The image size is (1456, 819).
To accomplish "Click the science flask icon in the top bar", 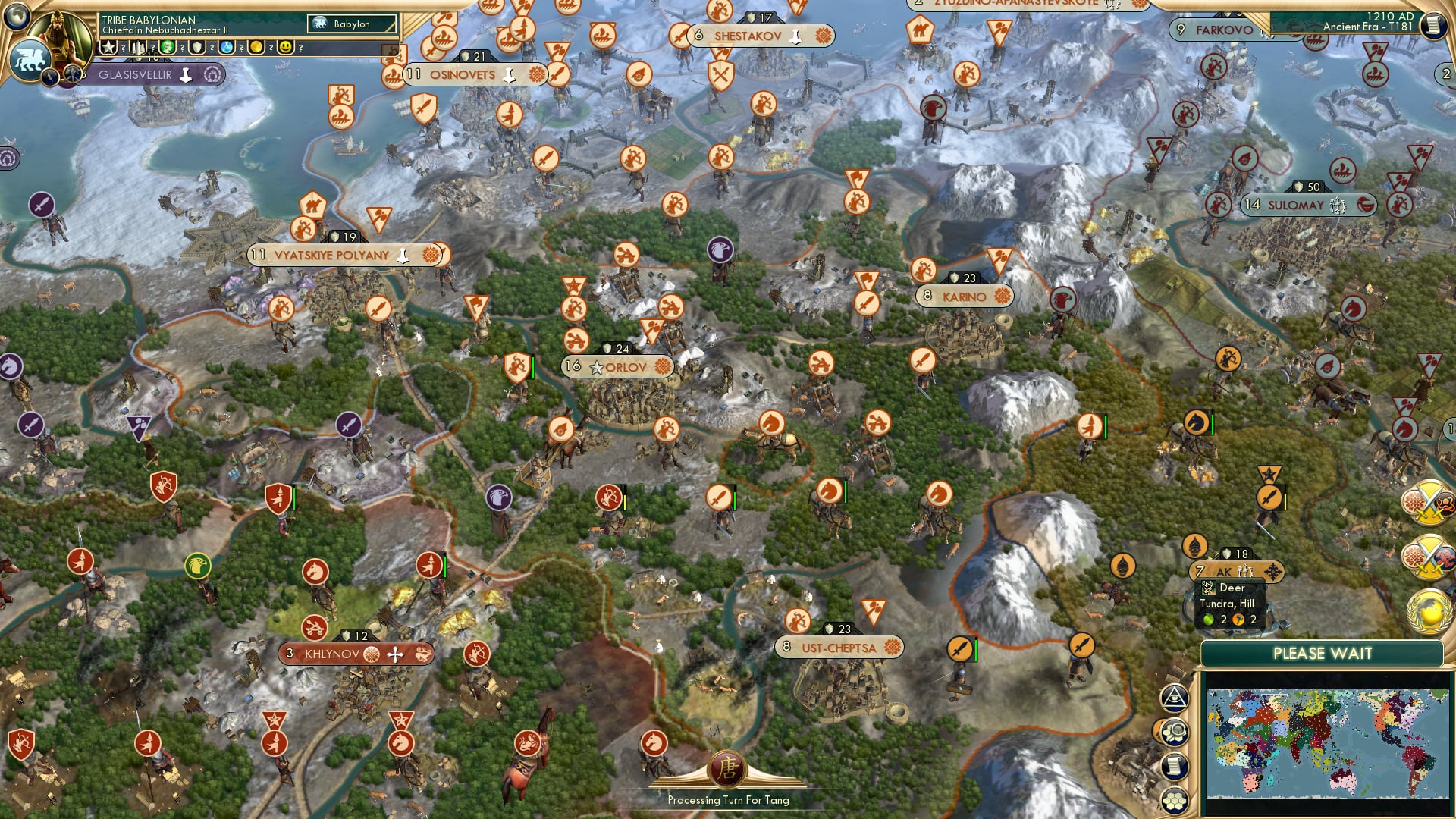I will pyautogui.click(x=226, y=47).
